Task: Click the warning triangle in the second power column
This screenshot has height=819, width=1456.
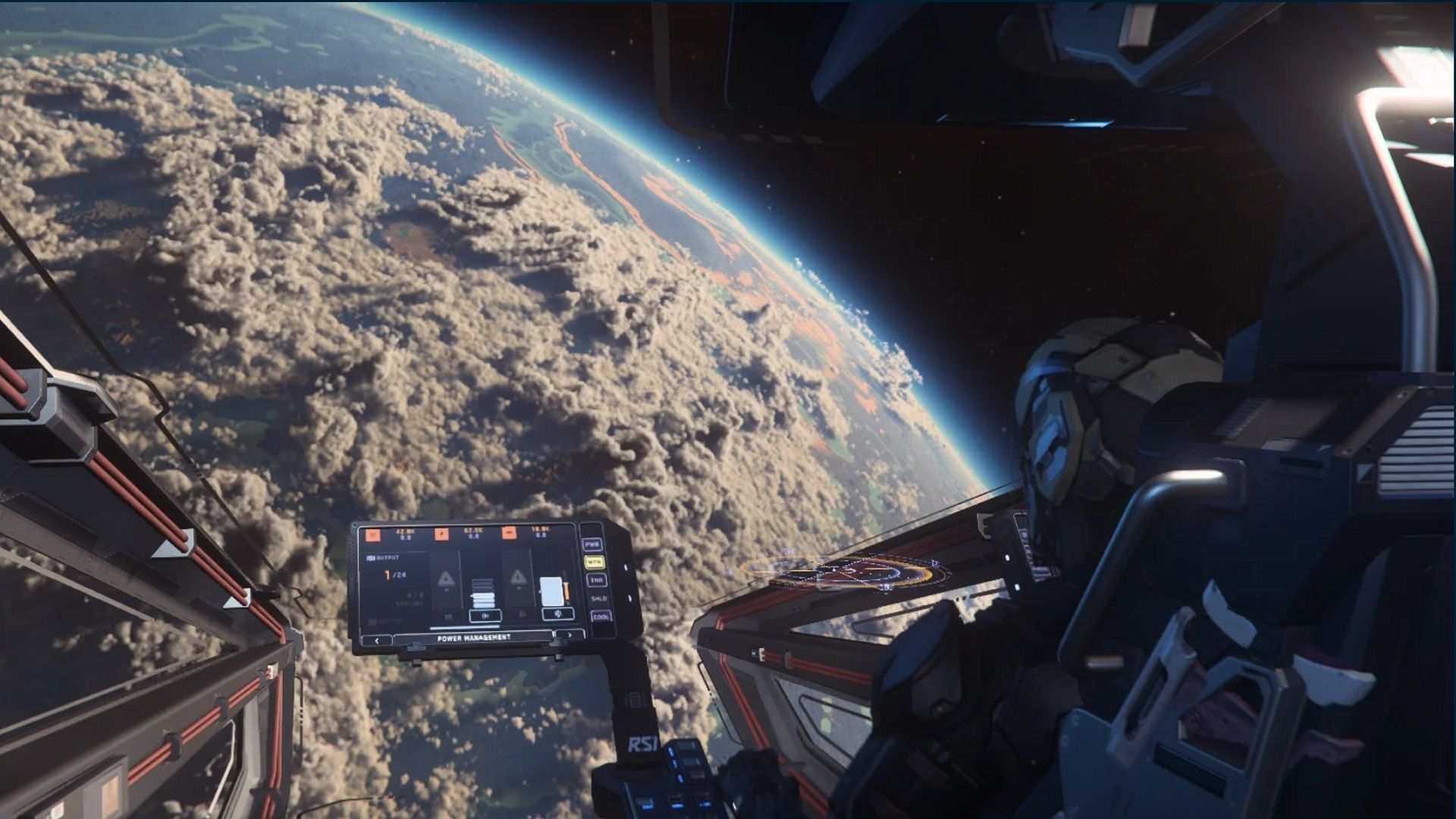Action: point(446,579)
